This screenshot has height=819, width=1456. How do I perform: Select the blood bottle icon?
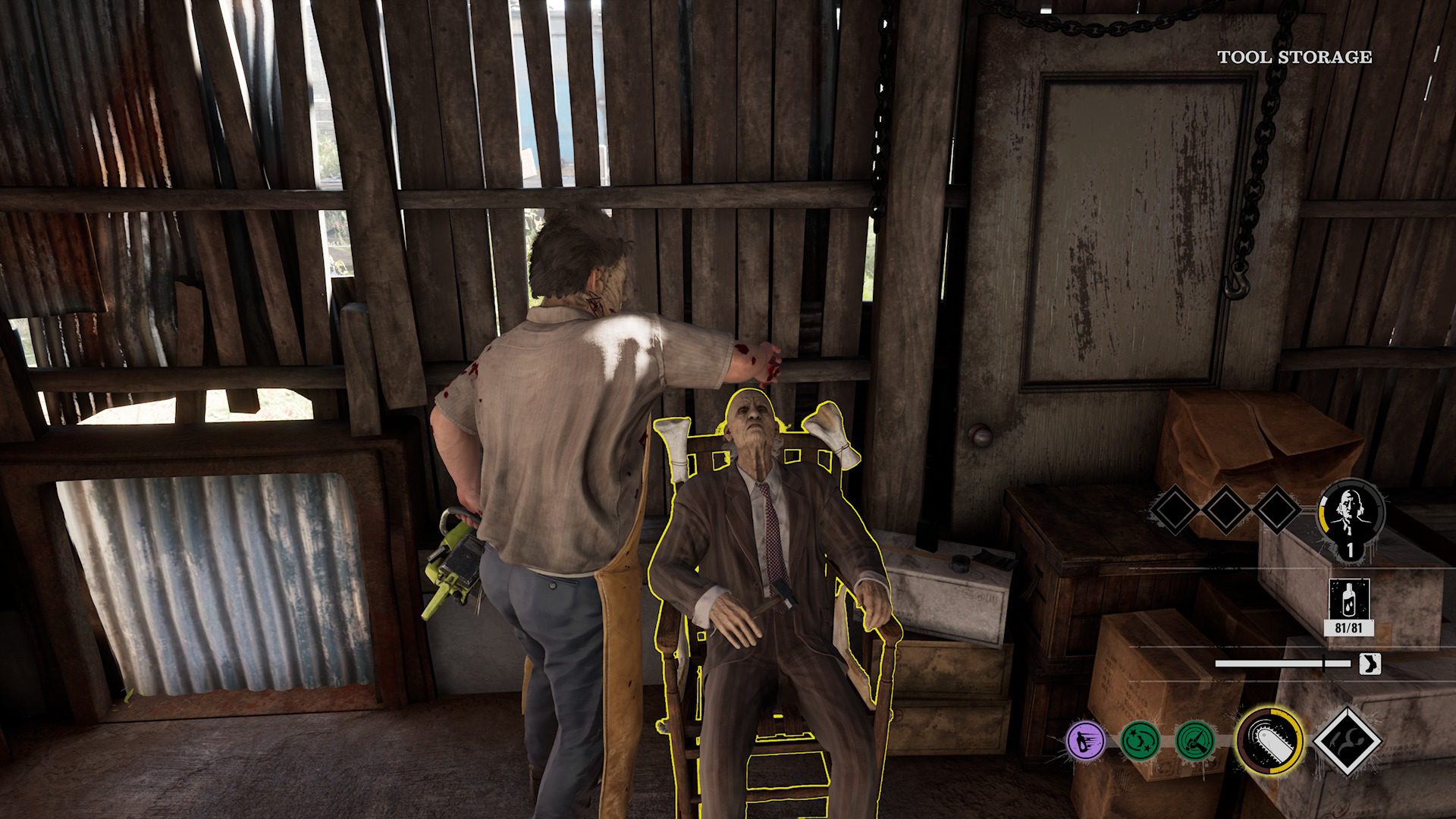pos(1349,599)
